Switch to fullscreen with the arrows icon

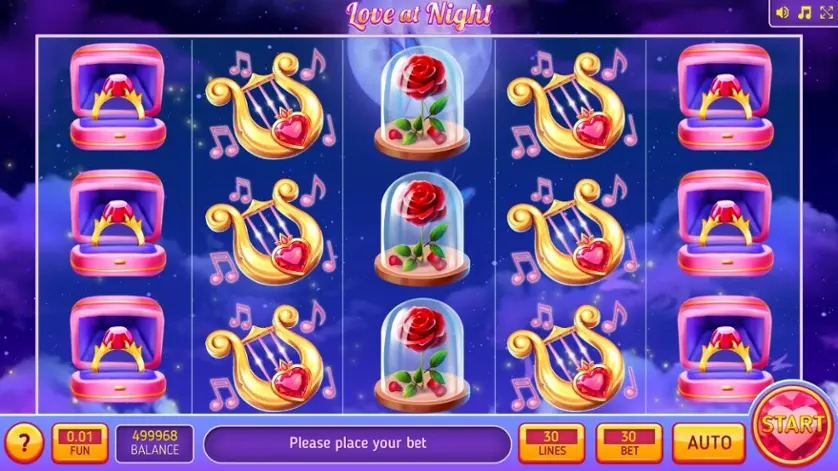(x=826, y=12)
